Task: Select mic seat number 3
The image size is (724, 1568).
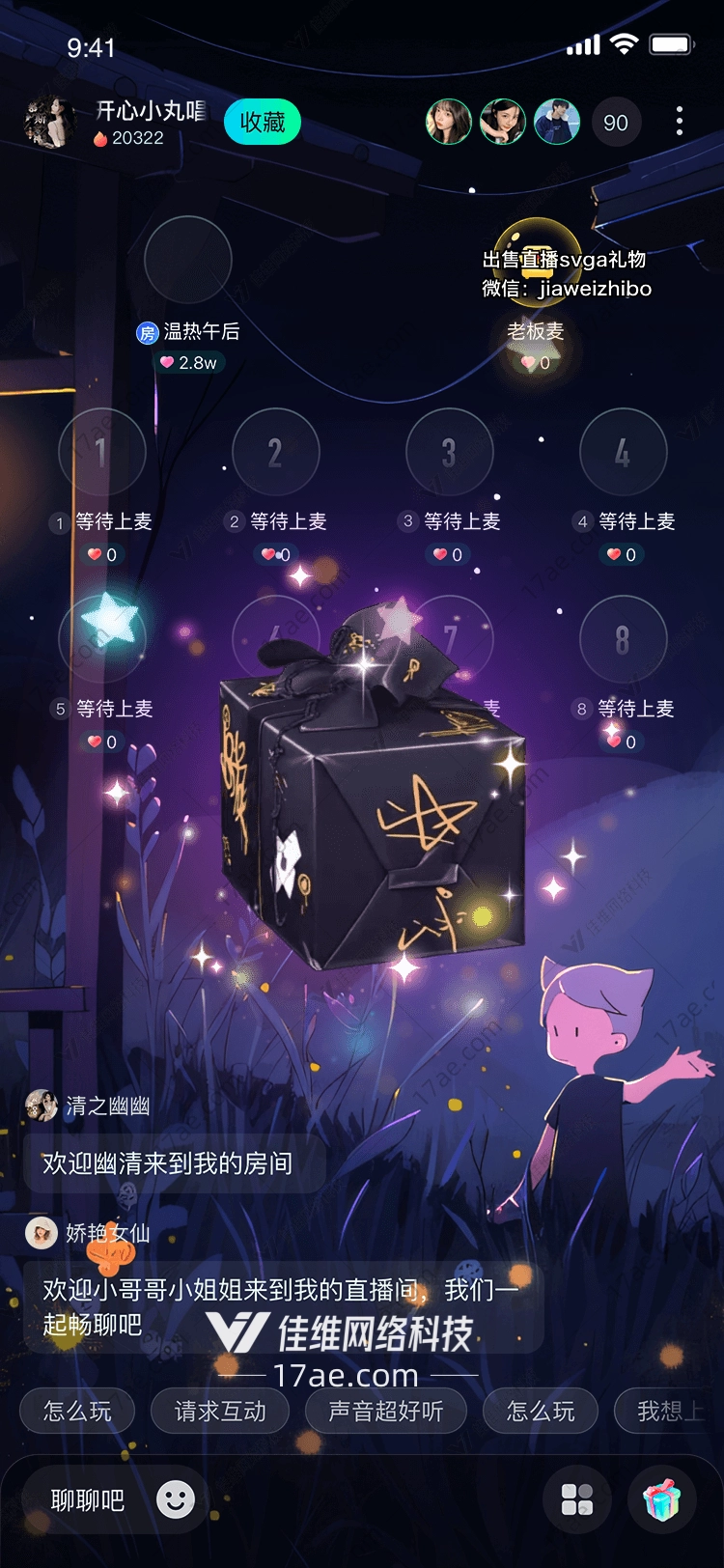Action: [450, 452]
